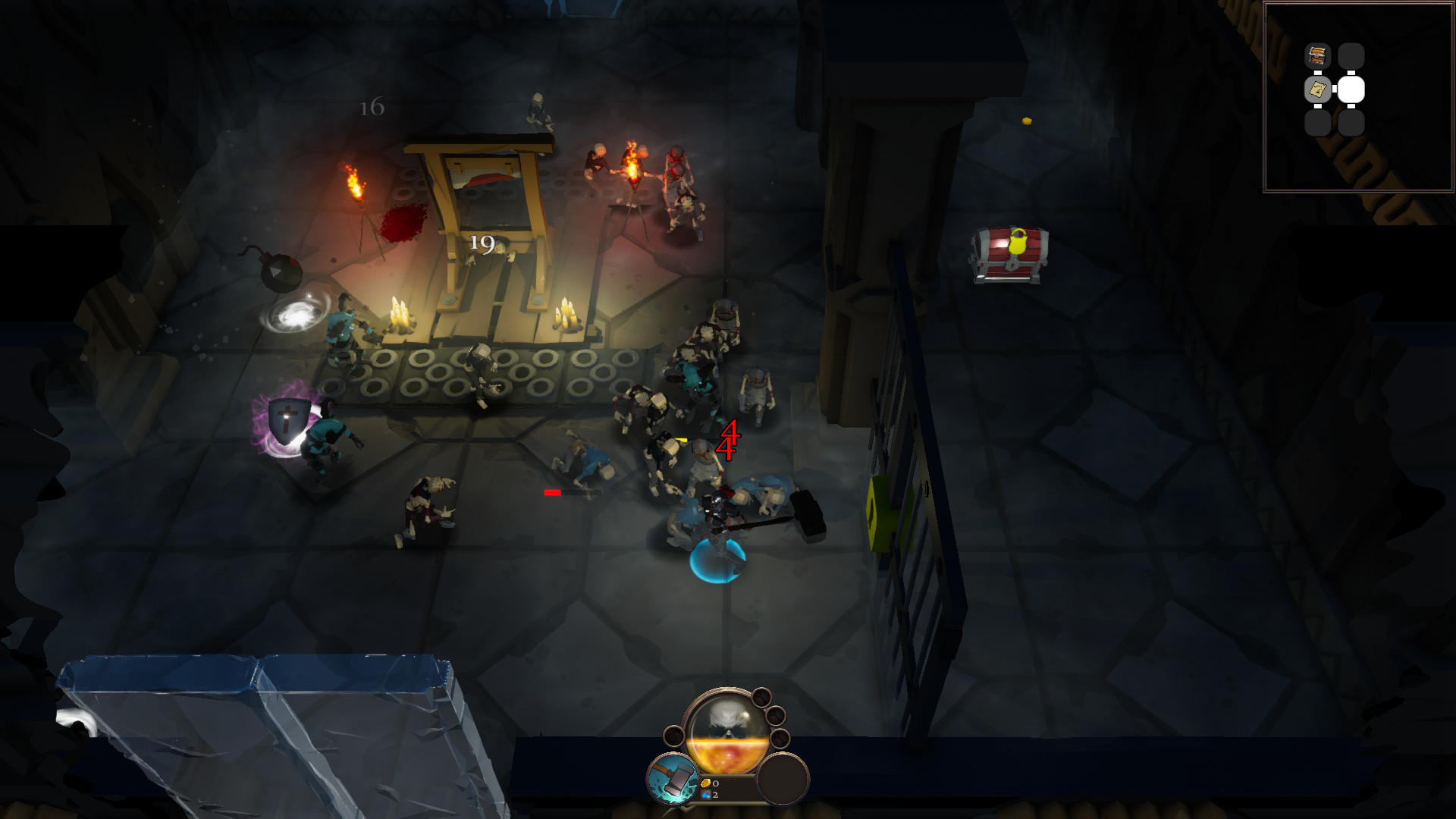The height and width of the screenshot is (819, 1456).
Task: Click the scroll room marker on the minimap
Action: [1318, 89]
